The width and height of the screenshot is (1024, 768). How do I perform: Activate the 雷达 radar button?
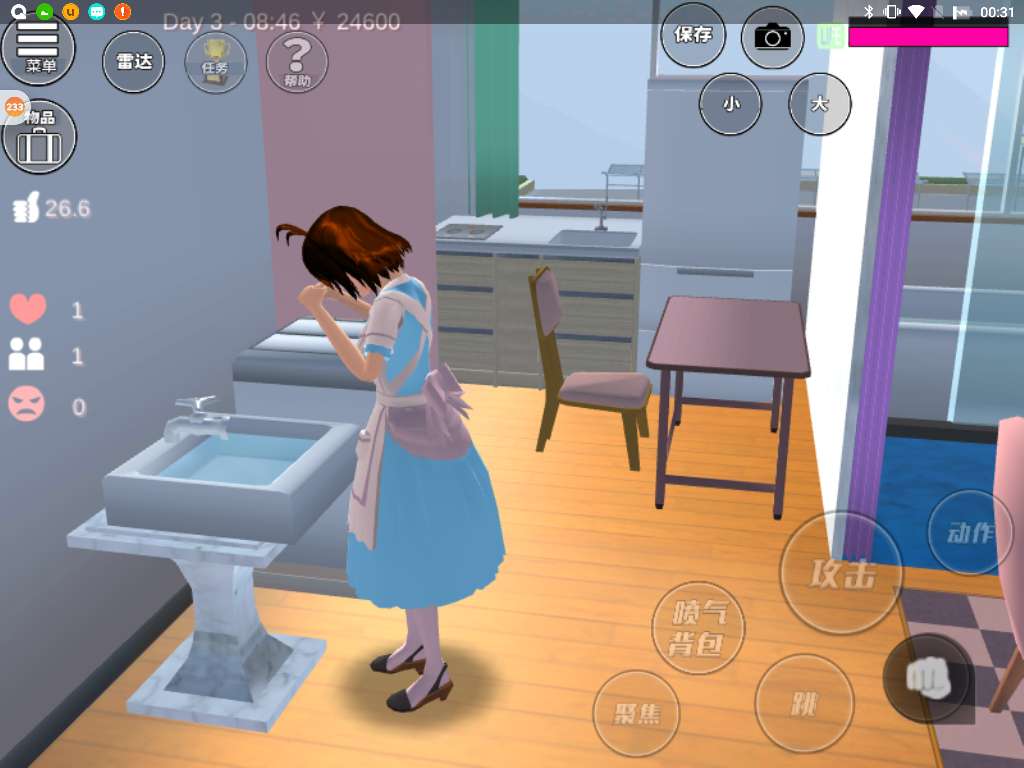pos(133,62)
